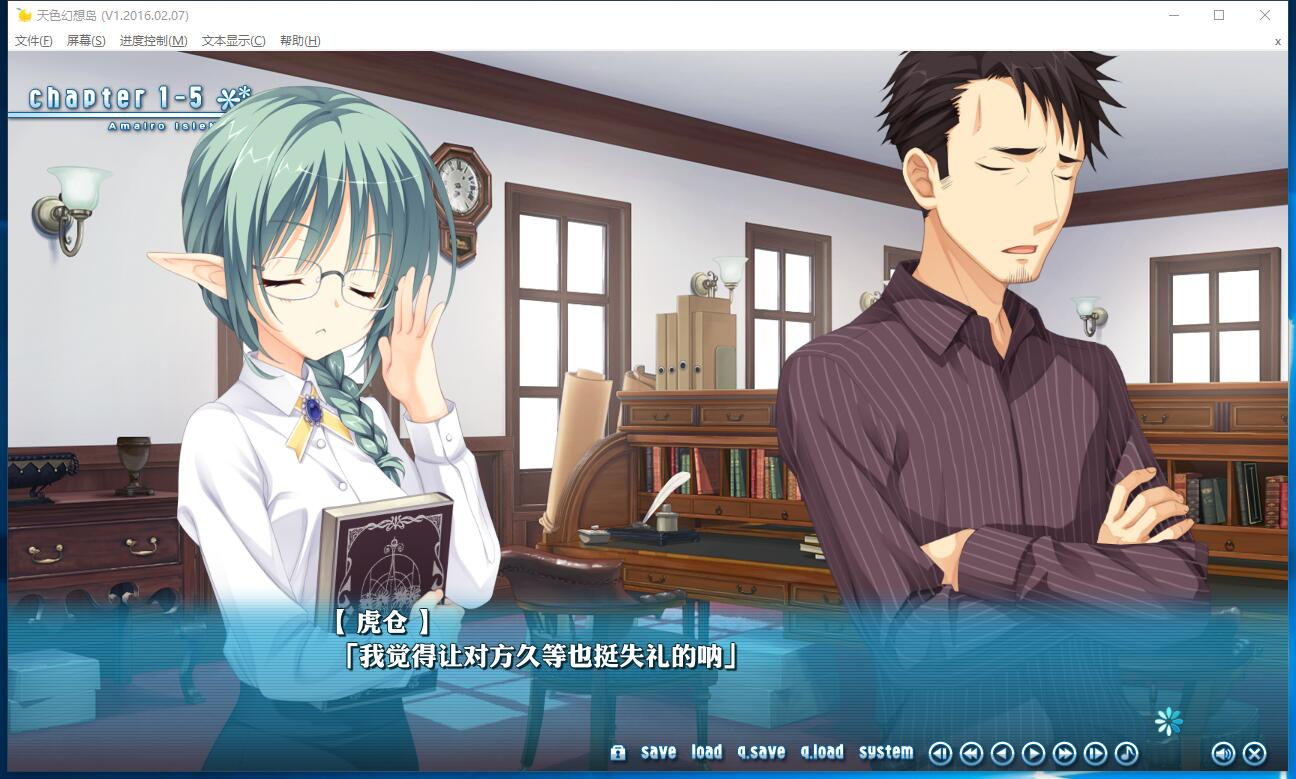Open the save menu
This screenshot has width=1296, height=779.
[658, 752]
